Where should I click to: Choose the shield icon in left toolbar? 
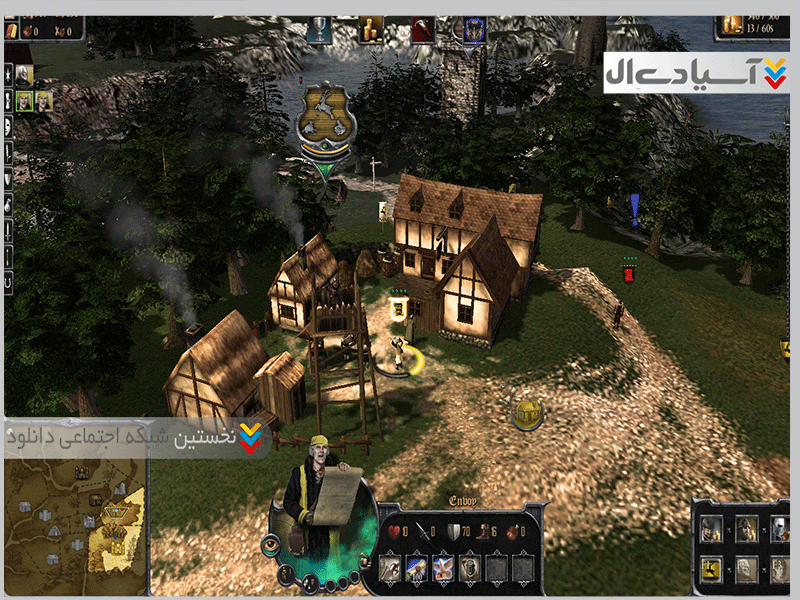9,178
